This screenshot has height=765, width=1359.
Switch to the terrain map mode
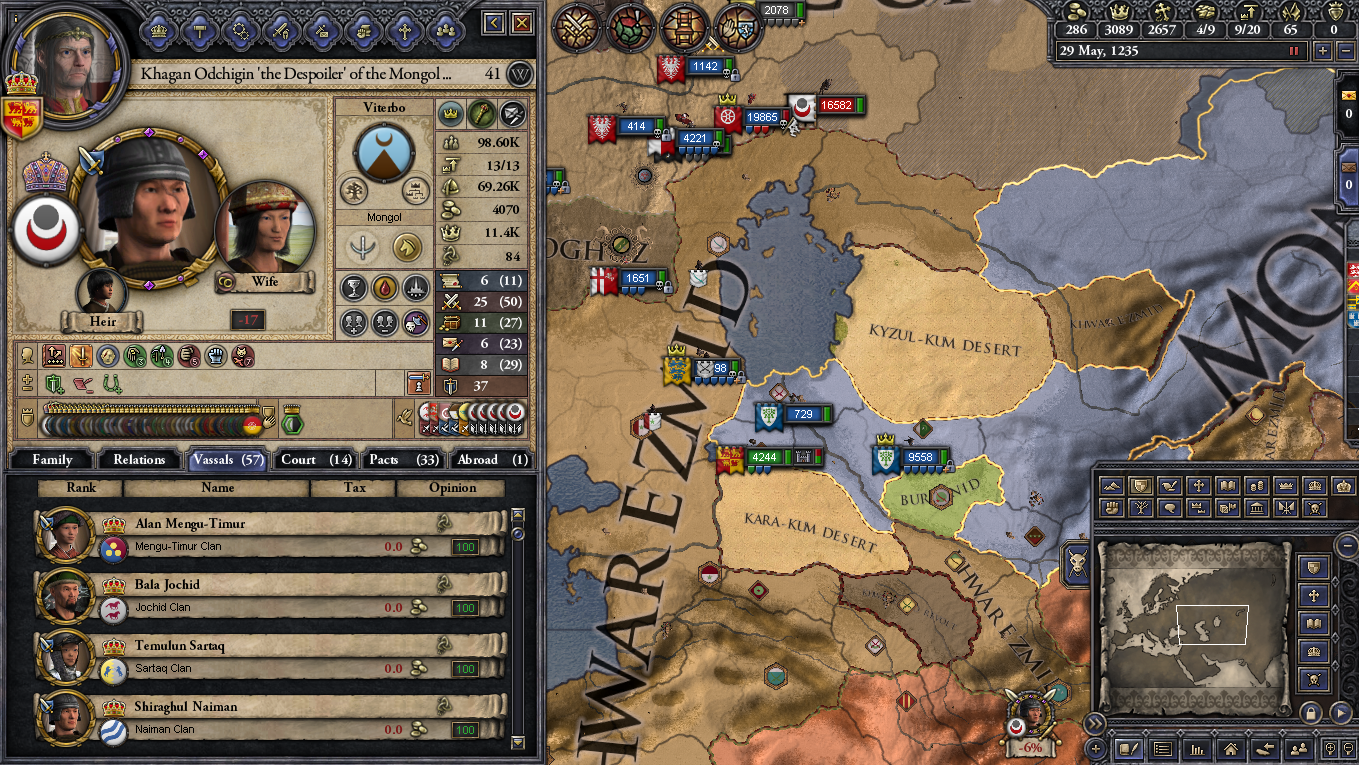pyautogui.click(x=1112, y=486)
